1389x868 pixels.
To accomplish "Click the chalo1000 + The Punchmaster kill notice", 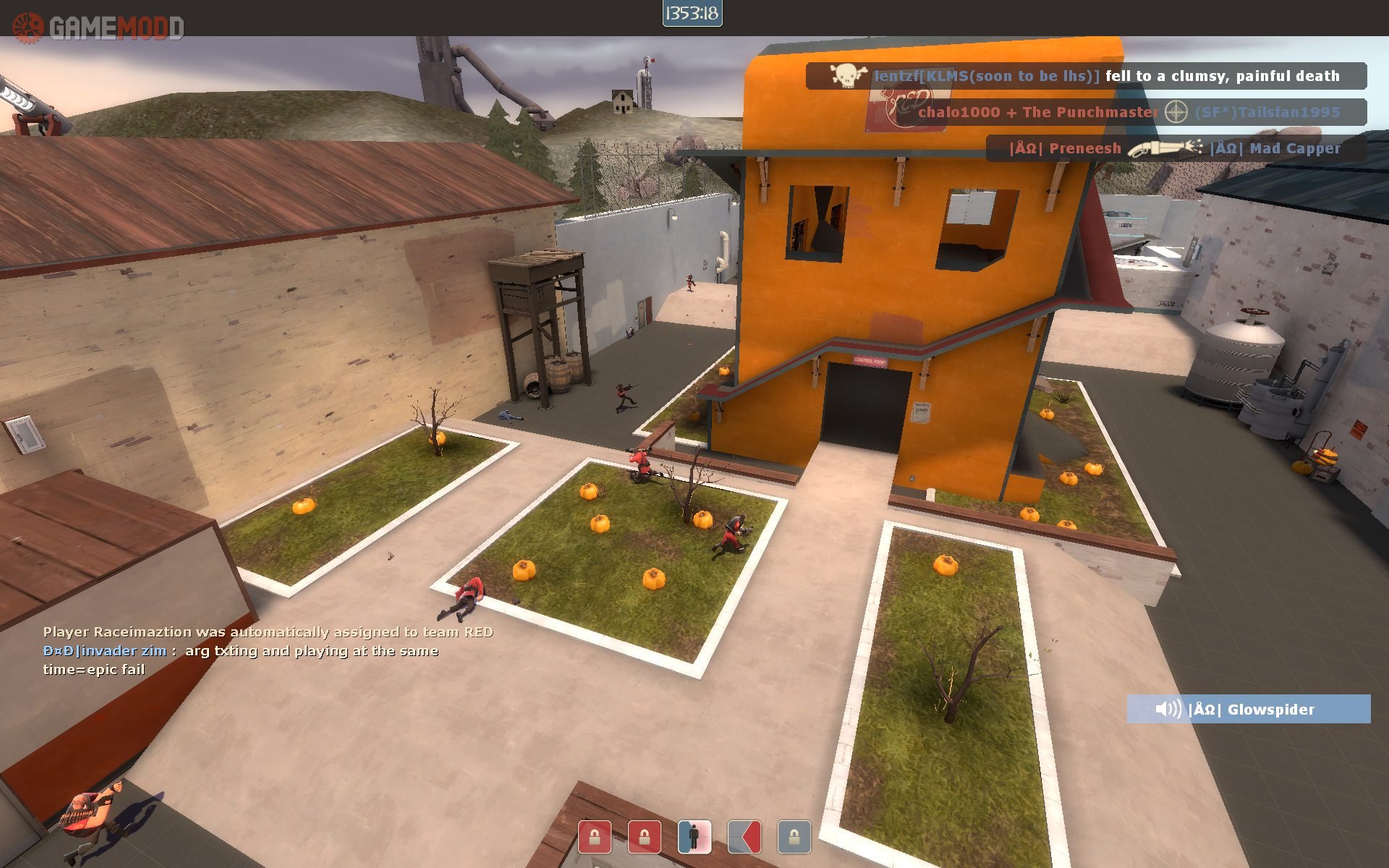I will (x=1129, y=112).
